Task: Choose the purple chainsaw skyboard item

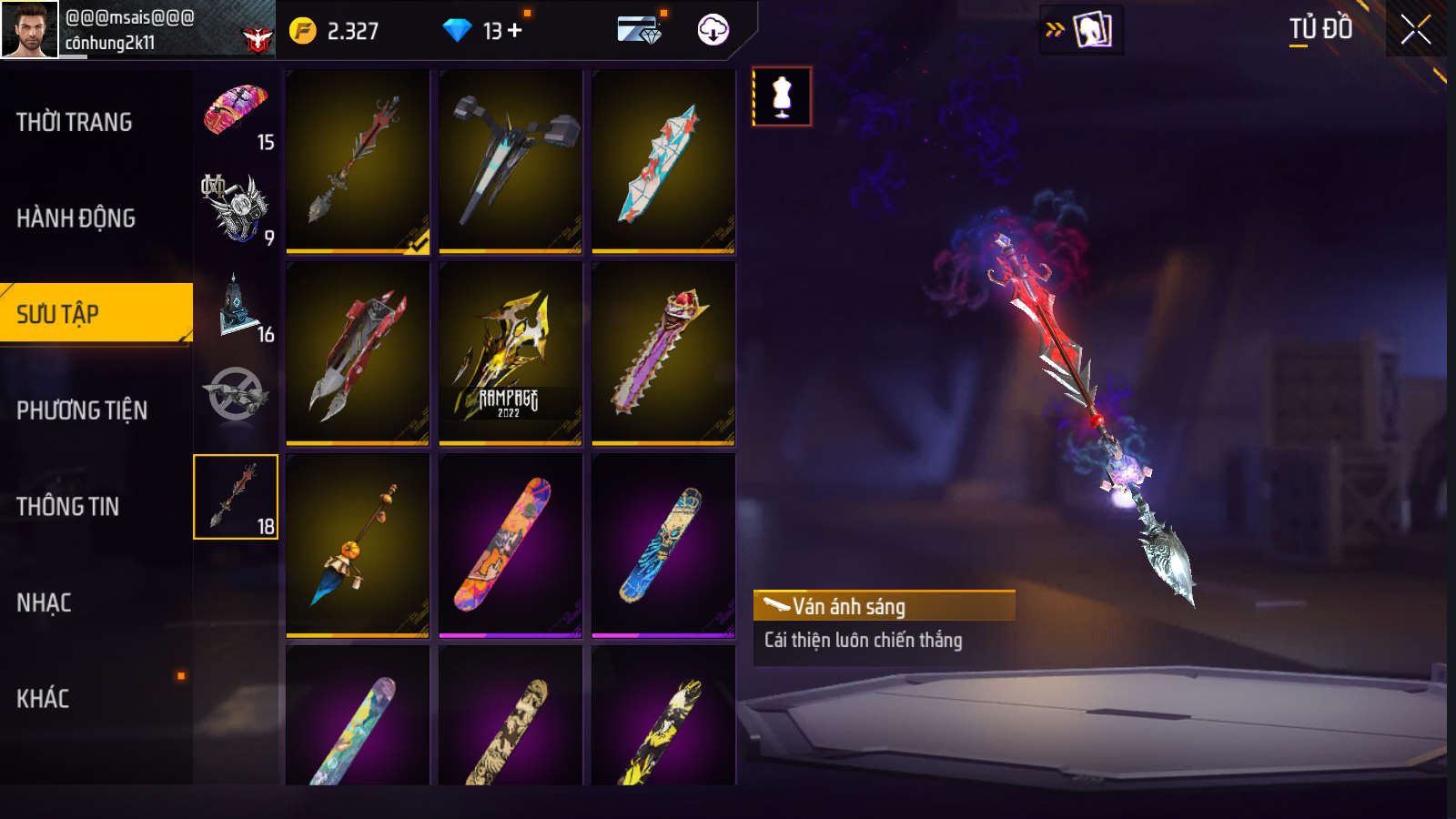Action: point(663,353)
